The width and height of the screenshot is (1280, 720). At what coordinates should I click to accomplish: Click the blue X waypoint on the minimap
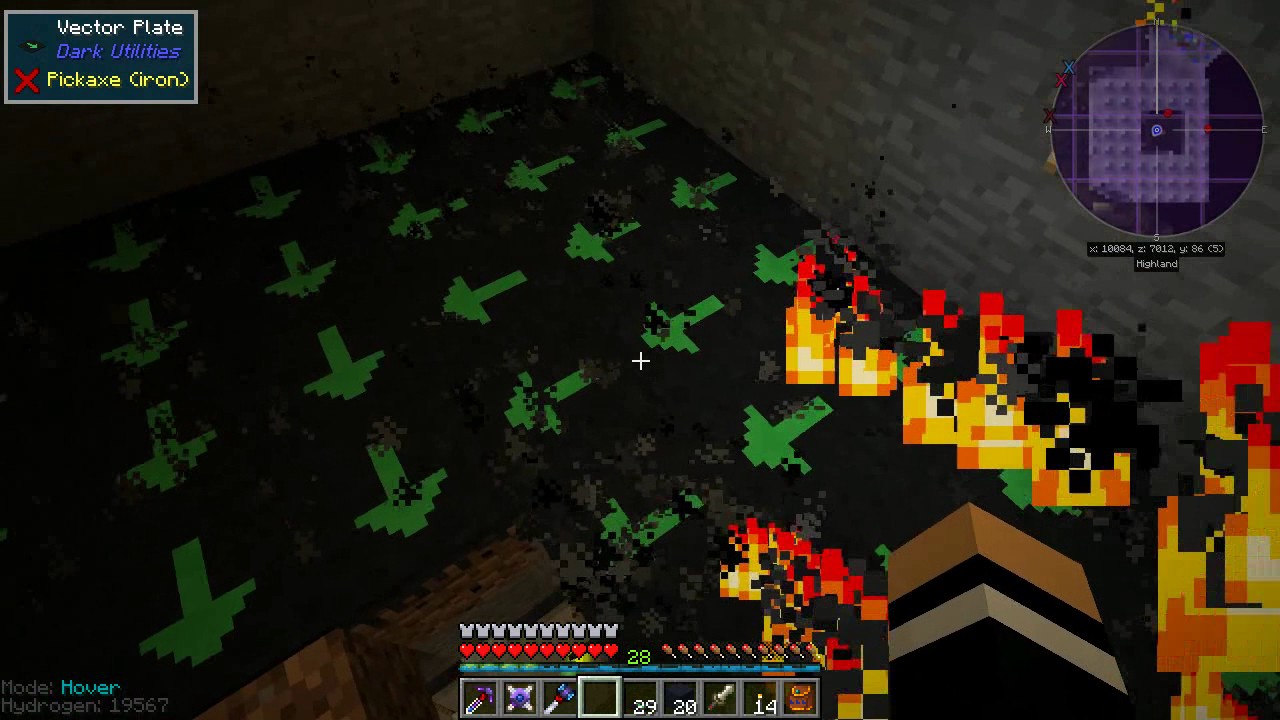click(x=1068, y=67)
